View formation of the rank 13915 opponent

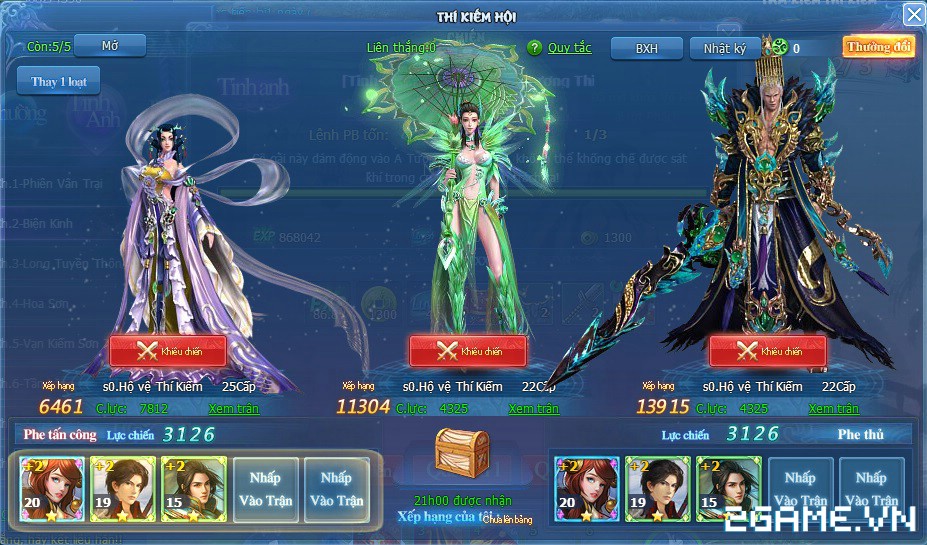834,408
